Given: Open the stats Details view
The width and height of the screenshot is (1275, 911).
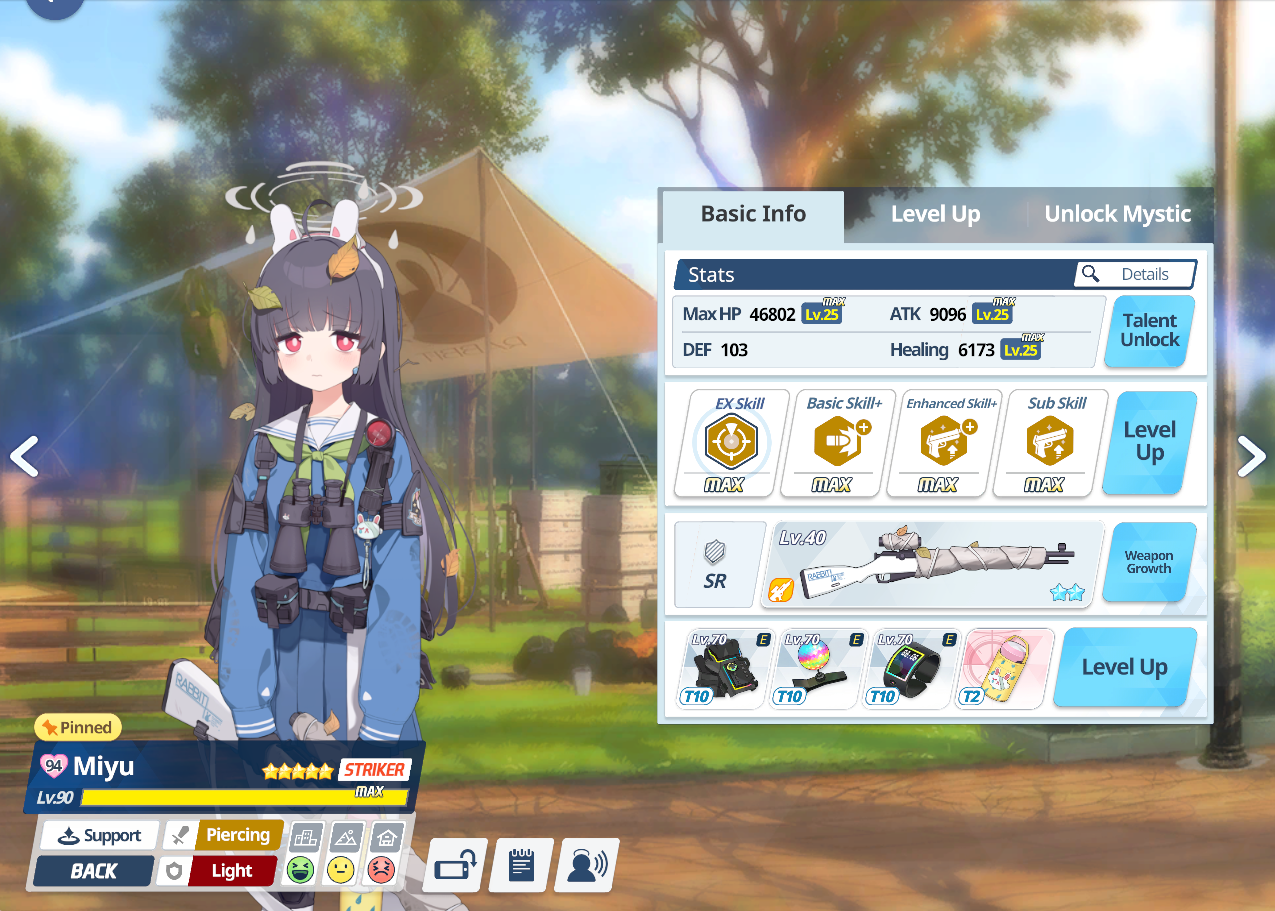Looking at the screenshot, I should pos(1135,274).
